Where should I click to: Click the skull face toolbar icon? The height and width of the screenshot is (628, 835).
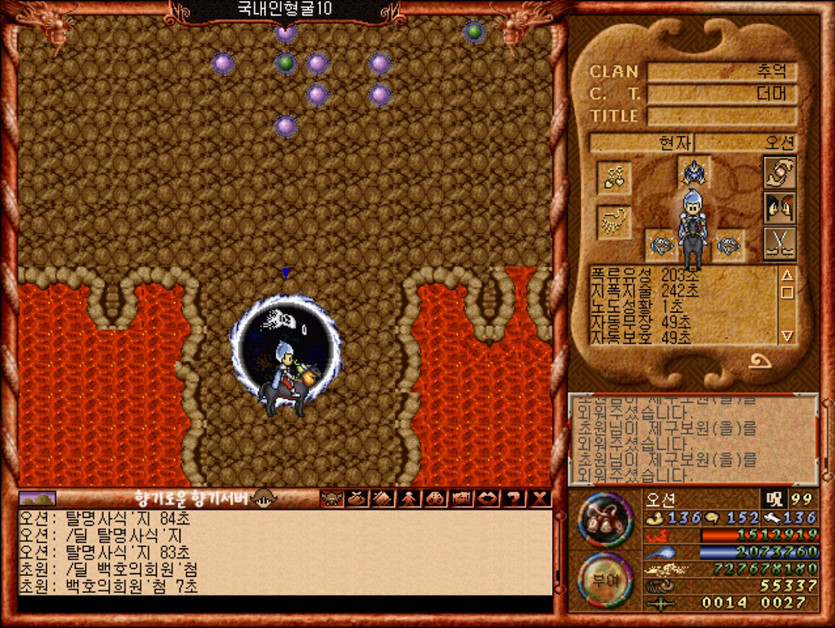(x=331, y=498)
